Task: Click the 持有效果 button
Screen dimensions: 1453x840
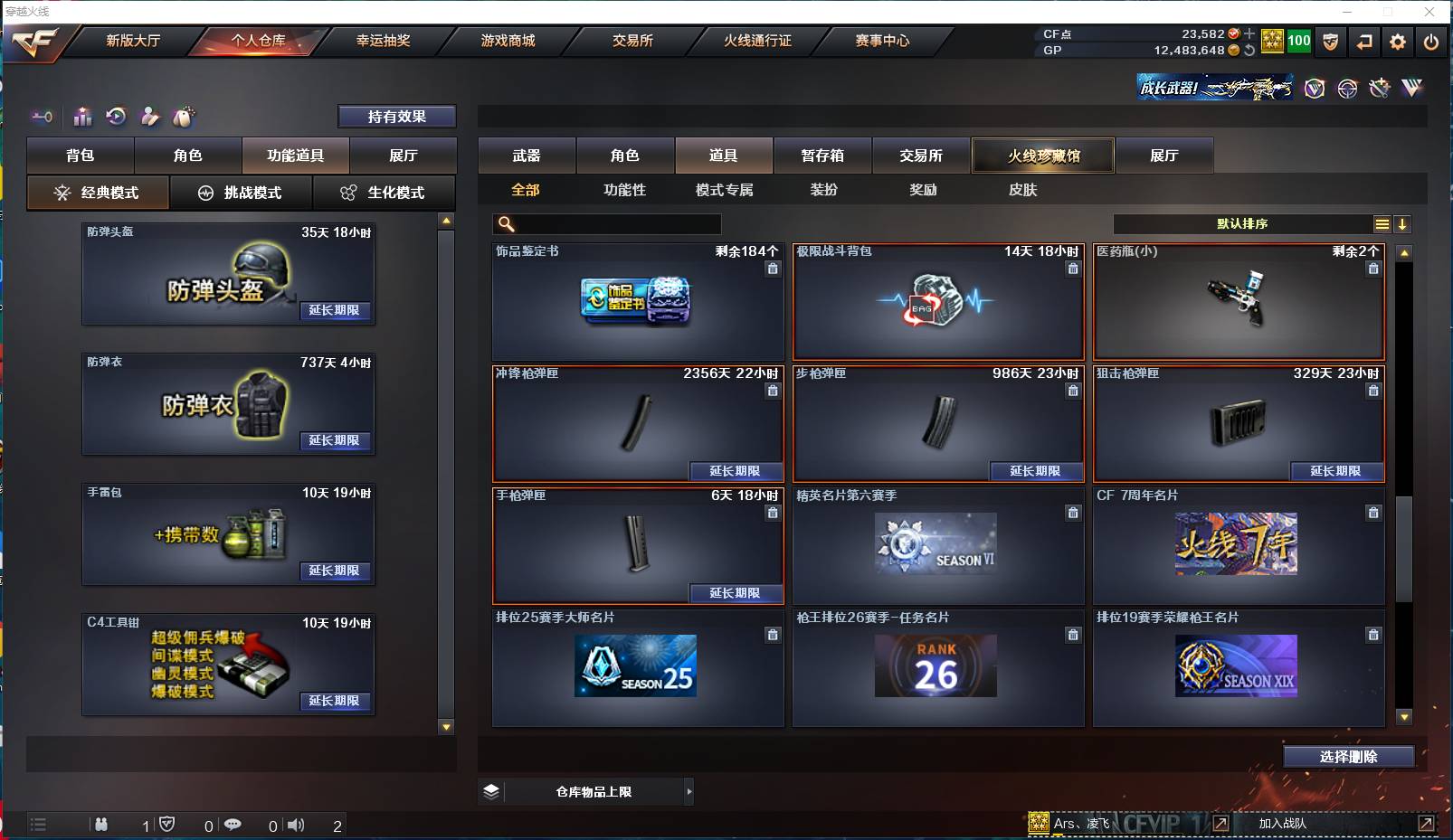Action: (x=397, y=116)
